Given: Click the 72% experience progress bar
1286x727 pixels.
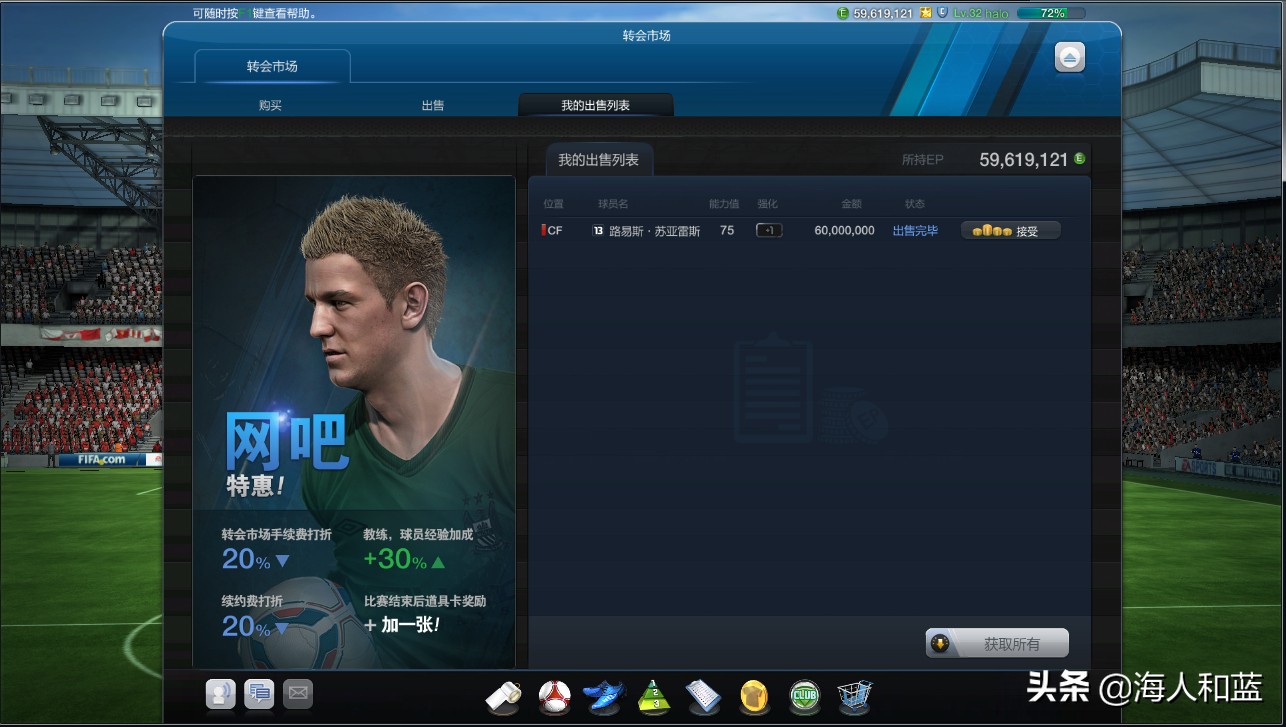Looking at the screenshot, I should click(1049, 12).
